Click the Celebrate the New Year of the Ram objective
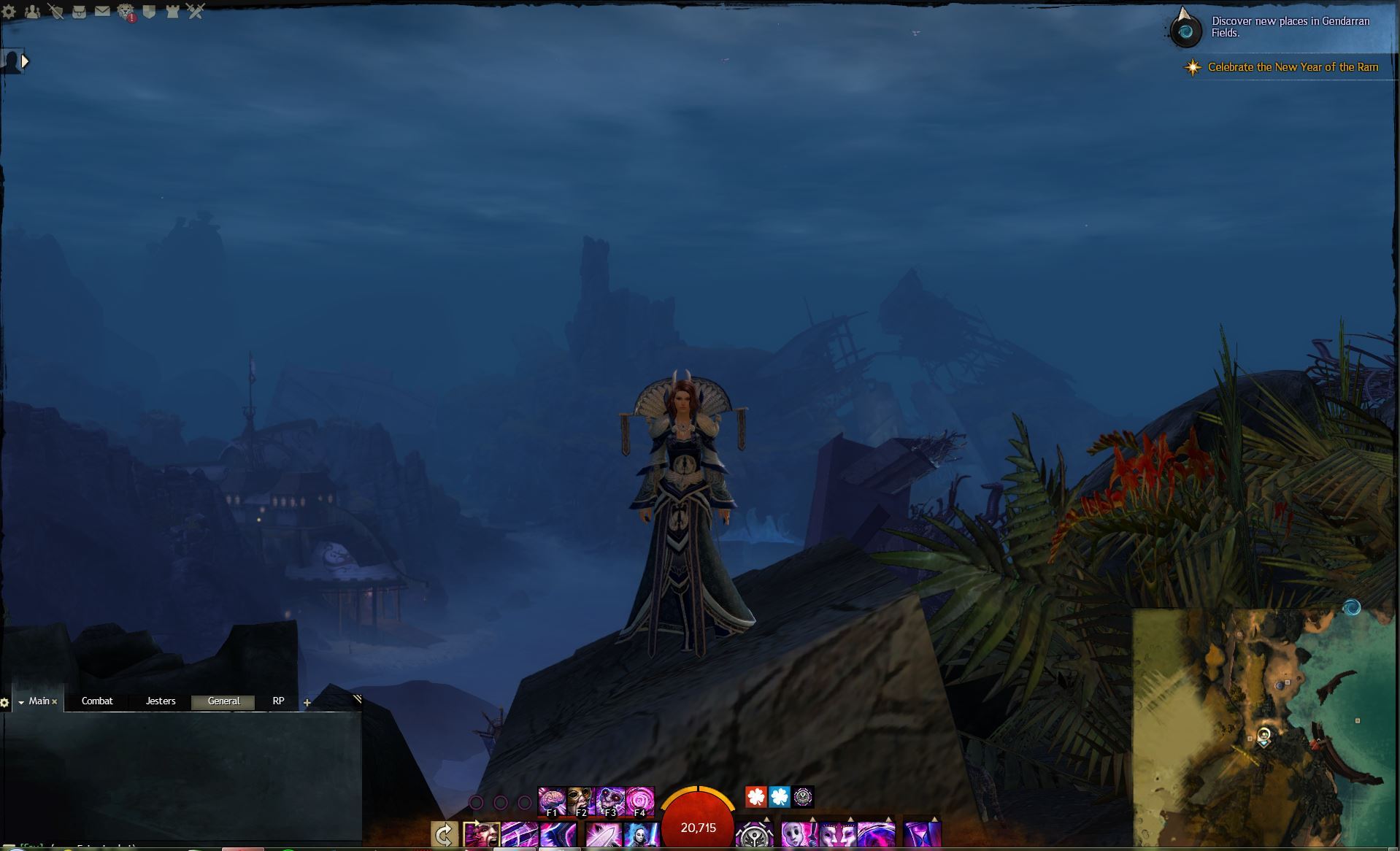This screenshot has width=1400, height=851. tap(1293, 67)
